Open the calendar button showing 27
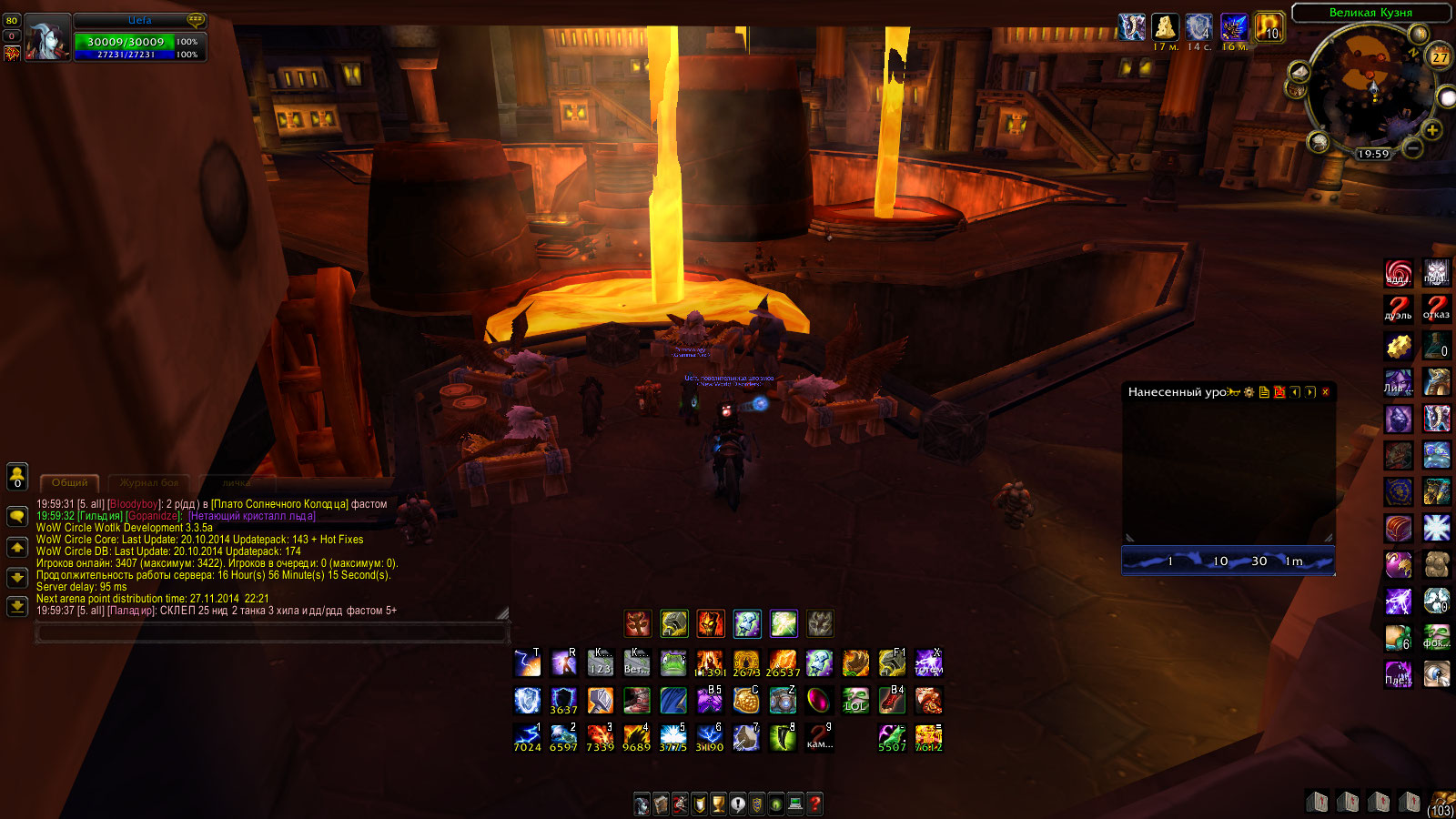 1440,56
